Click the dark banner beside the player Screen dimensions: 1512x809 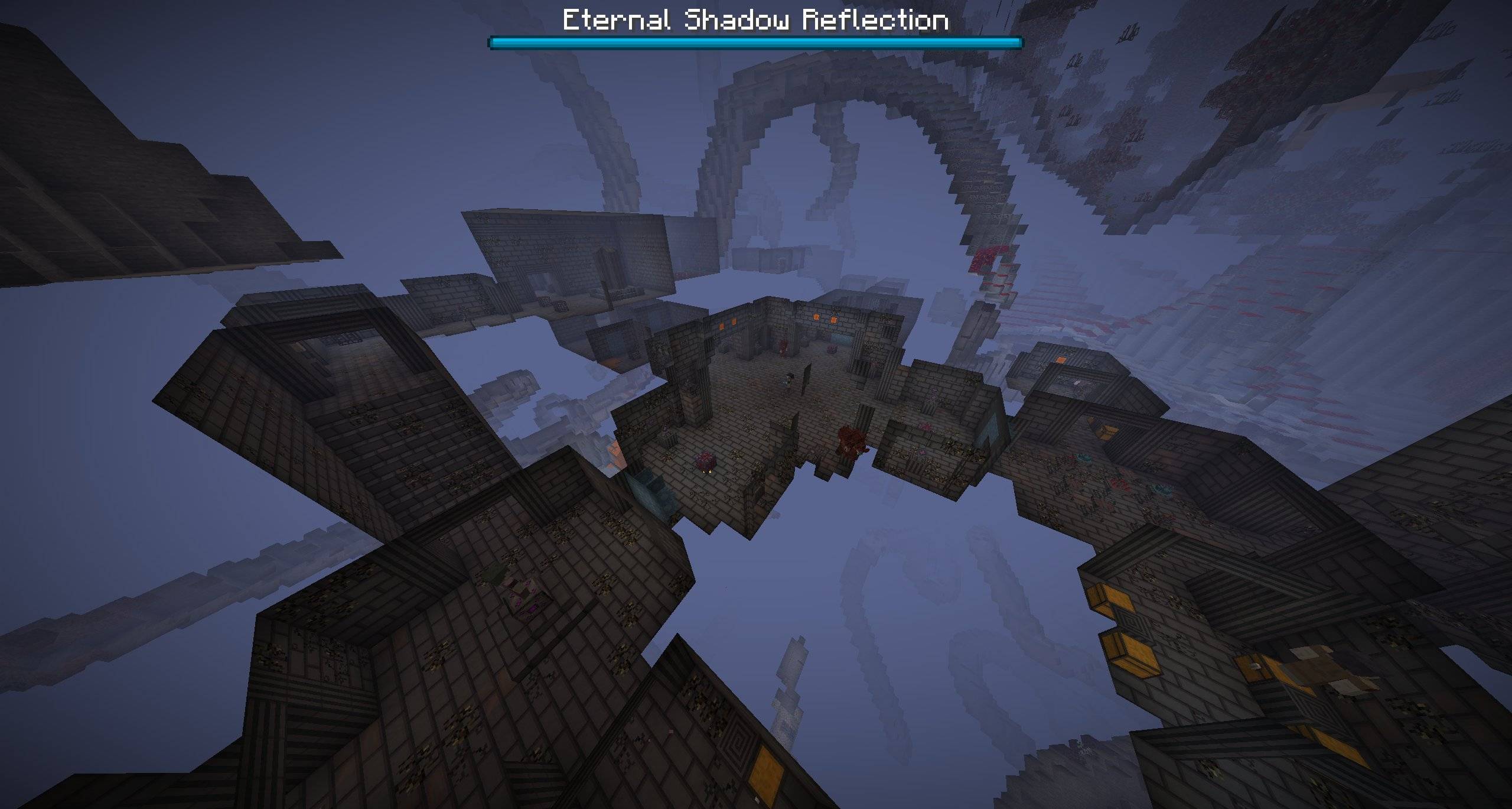807,378
